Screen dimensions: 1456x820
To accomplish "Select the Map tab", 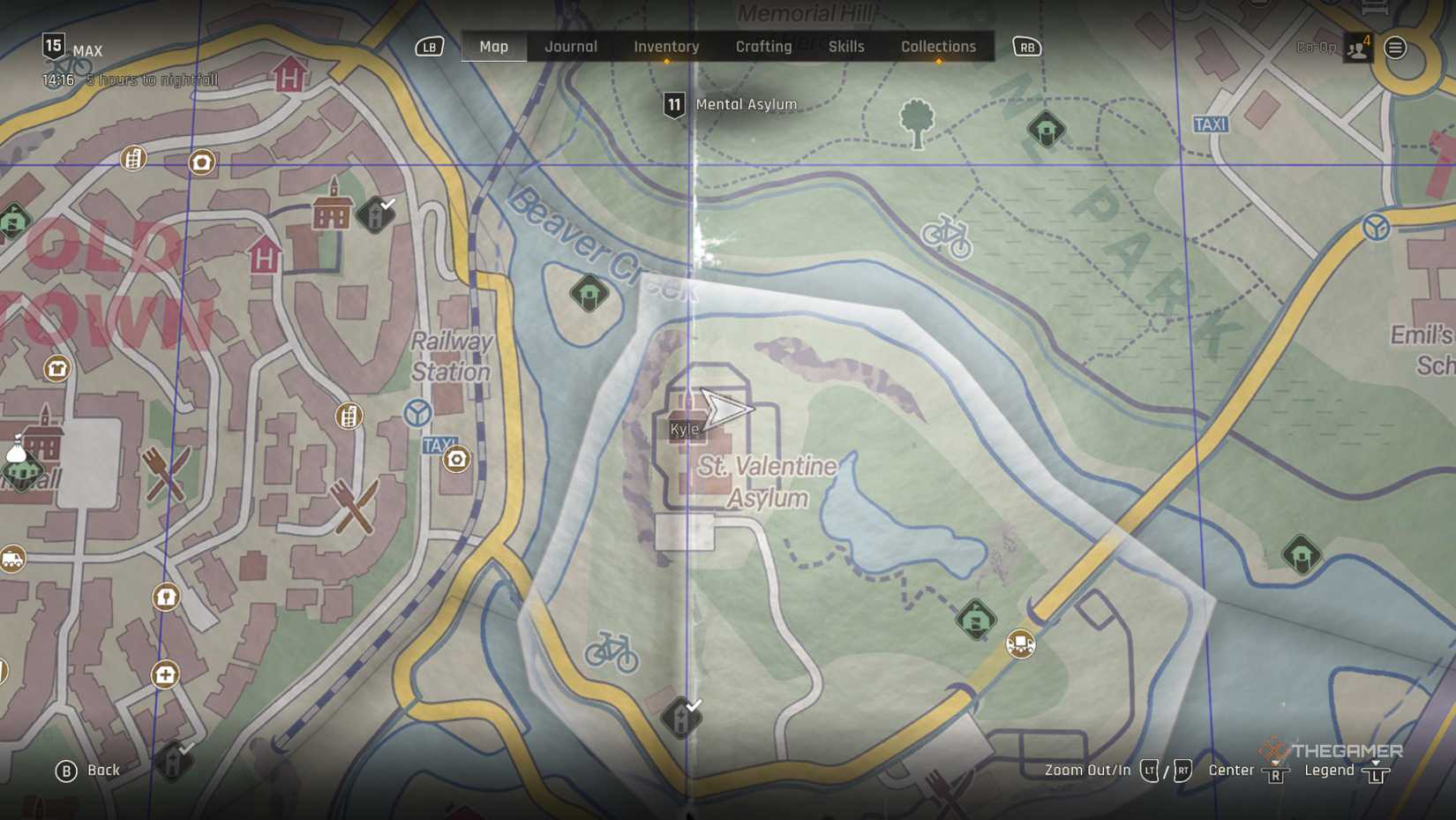I will tap(493, 47).
